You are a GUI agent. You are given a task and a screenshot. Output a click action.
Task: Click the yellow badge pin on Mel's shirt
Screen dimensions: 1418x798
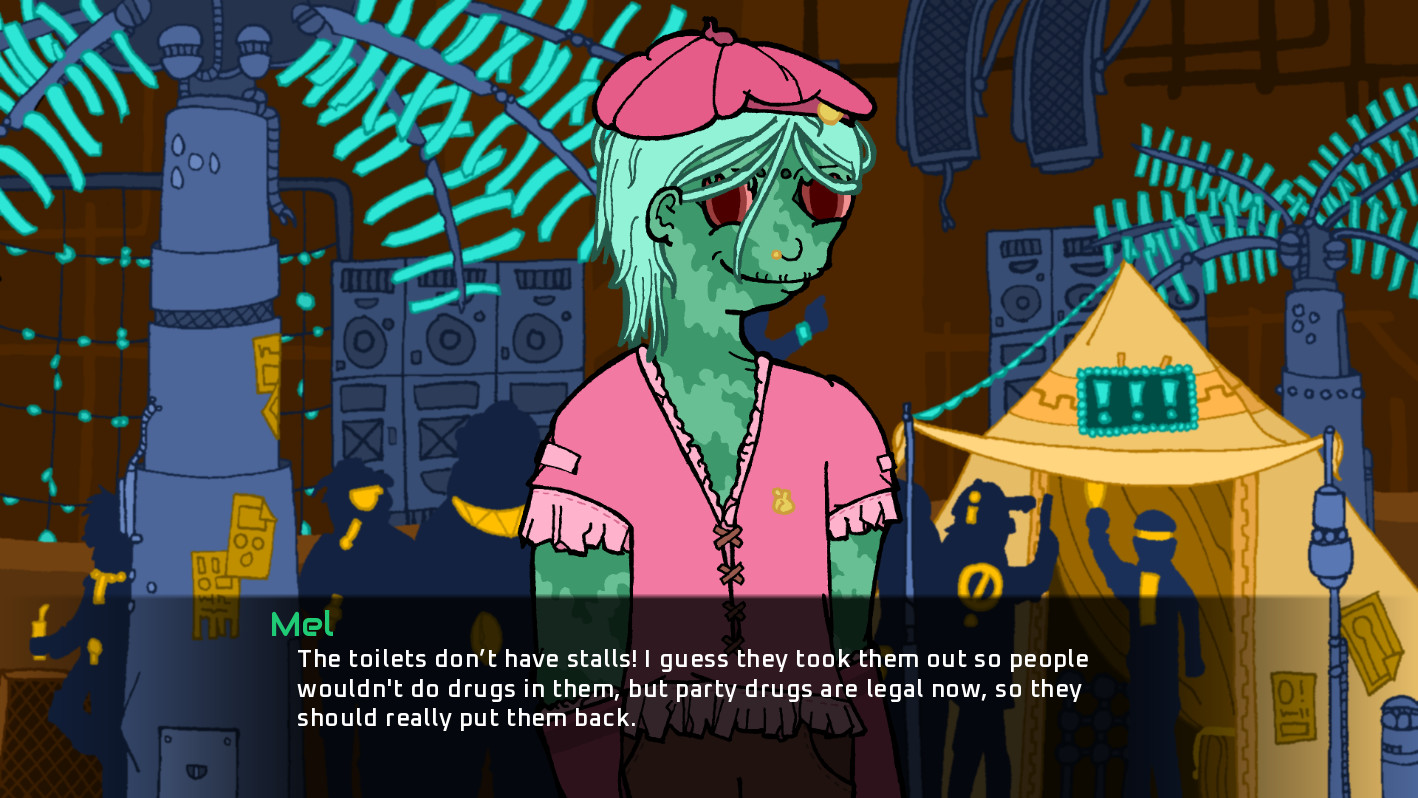tap(783, 501)
